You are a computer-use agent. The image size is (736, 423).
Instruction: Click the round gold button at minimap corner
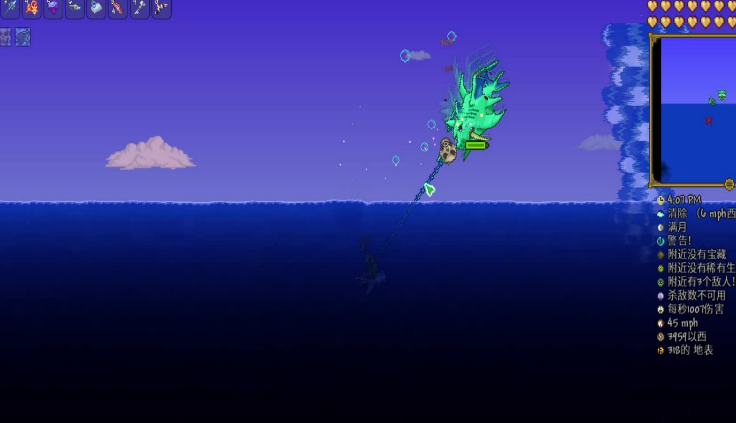point(729,184)
